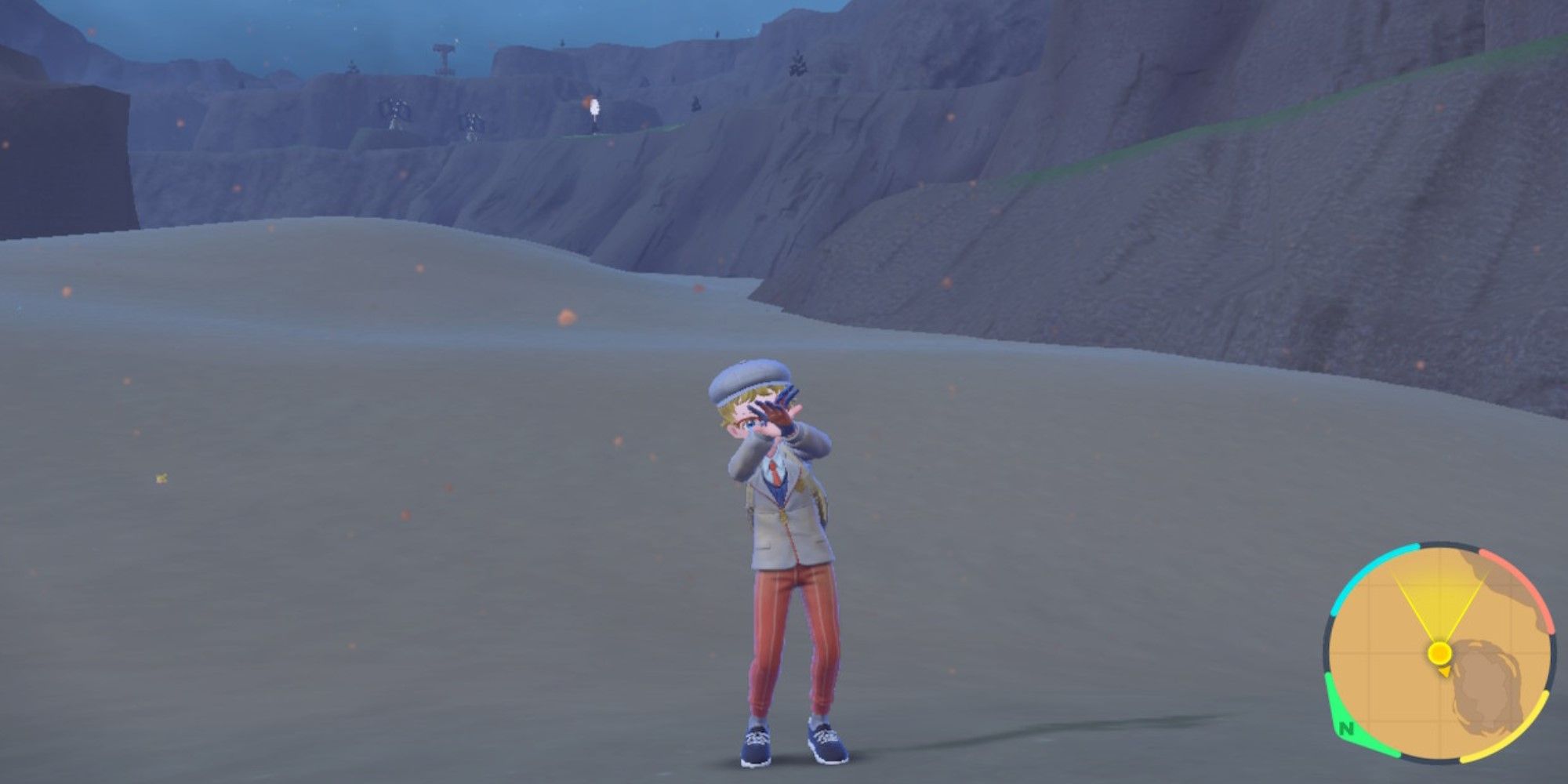Click the yellow player position marker on the minimap
This screenshot has width=1568, height=784.
(1439, 652)
